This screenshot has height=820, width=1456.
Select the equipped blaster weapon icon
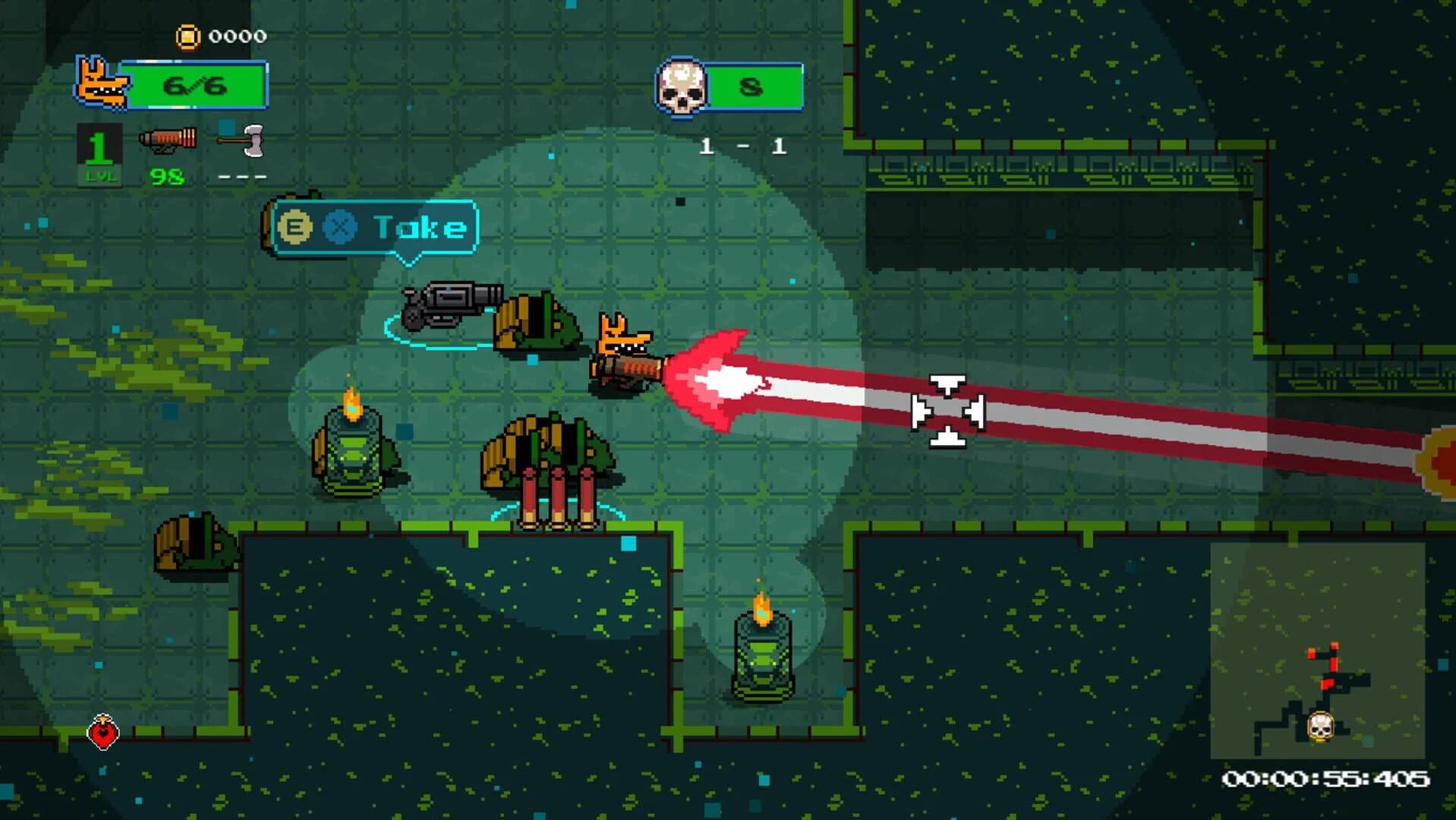(167, 138)
